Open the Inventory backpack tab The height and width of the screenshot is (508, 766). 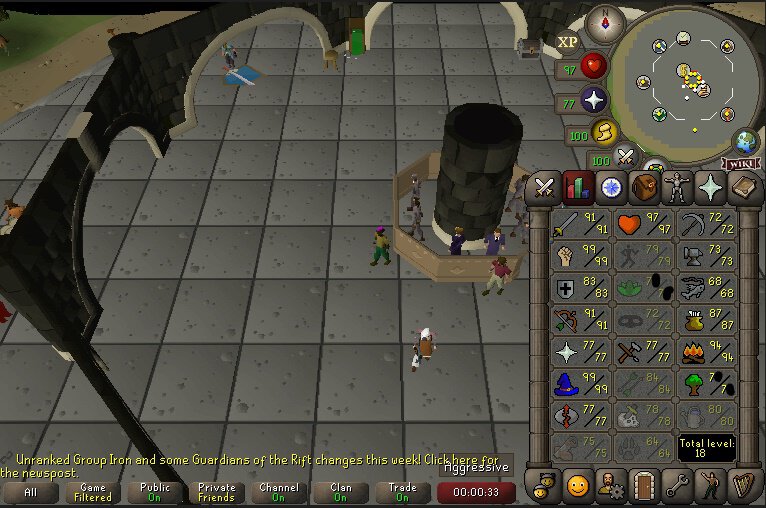(x=644, y=187)
